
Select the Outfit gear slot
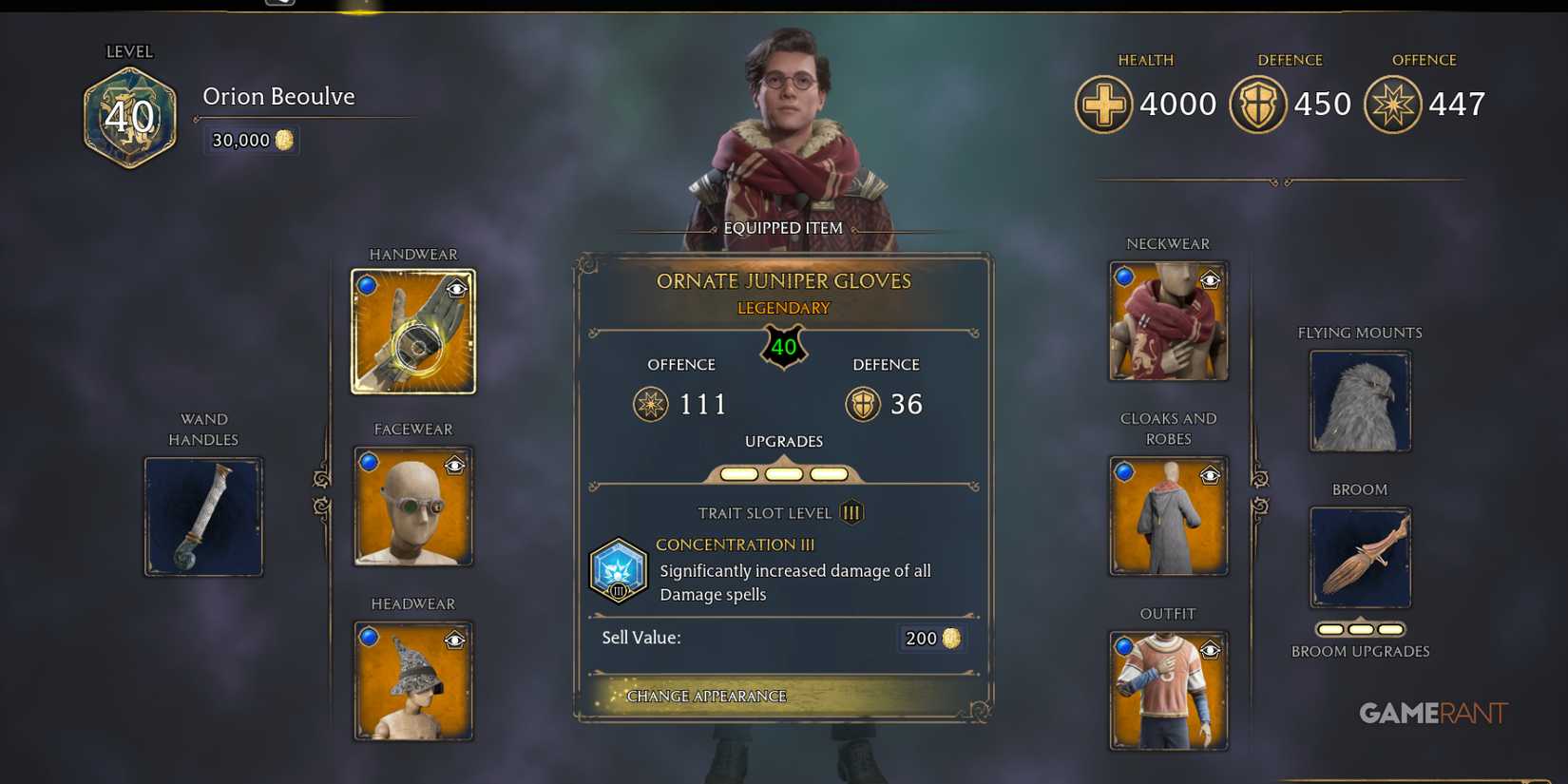pos(1168,689)
